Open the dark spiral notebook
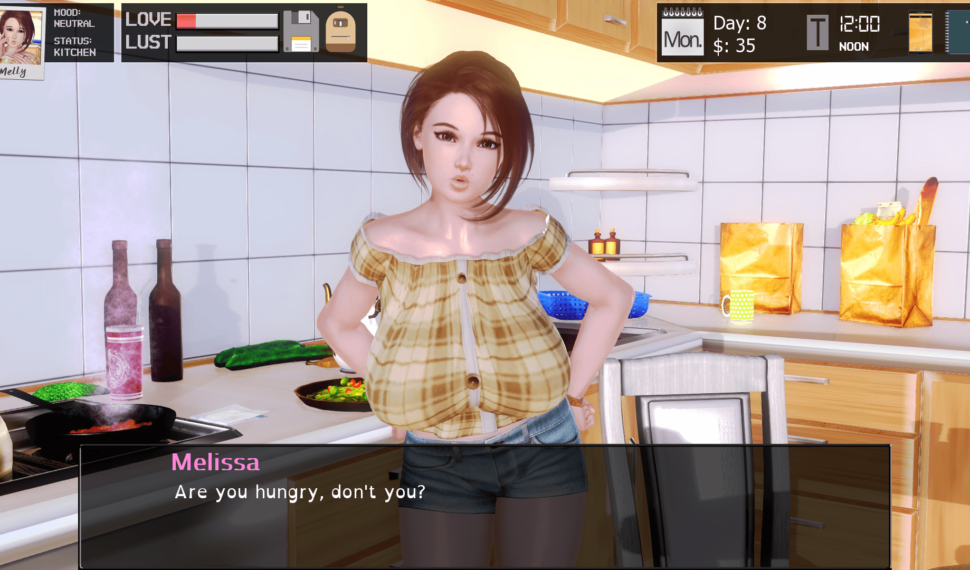The height and width of the screenshot is (570, 970). point(958,32)
